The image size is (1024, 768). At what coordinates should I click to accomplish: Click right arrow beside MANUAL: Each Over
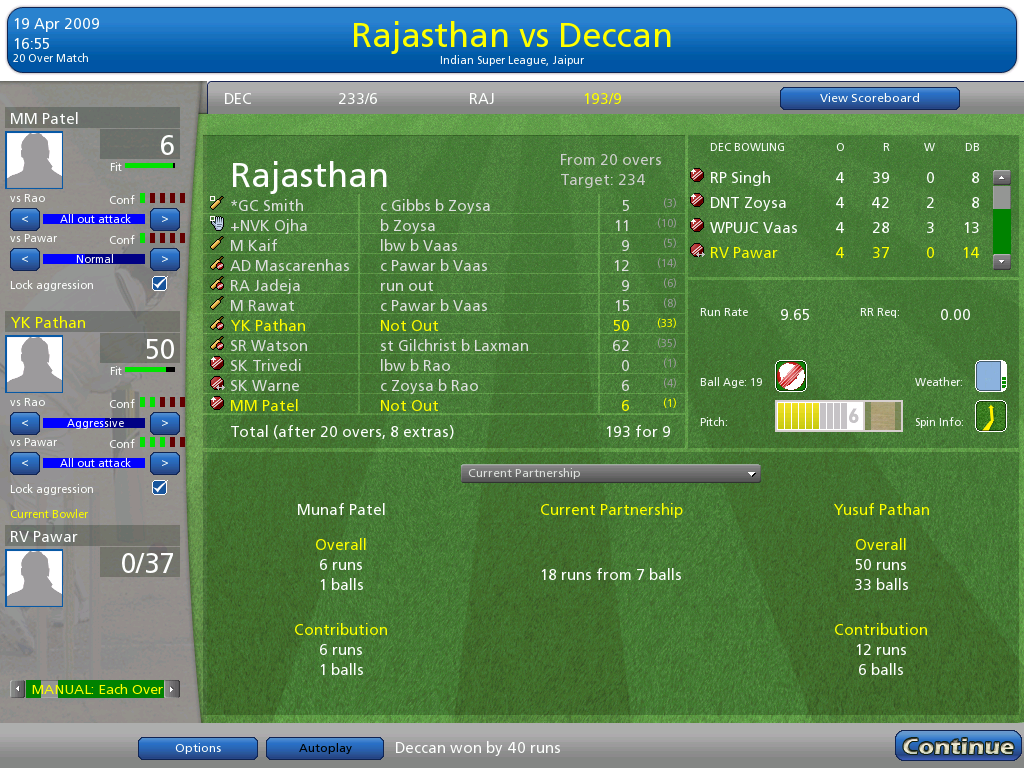pyautogui.click(x=172, y=689)
